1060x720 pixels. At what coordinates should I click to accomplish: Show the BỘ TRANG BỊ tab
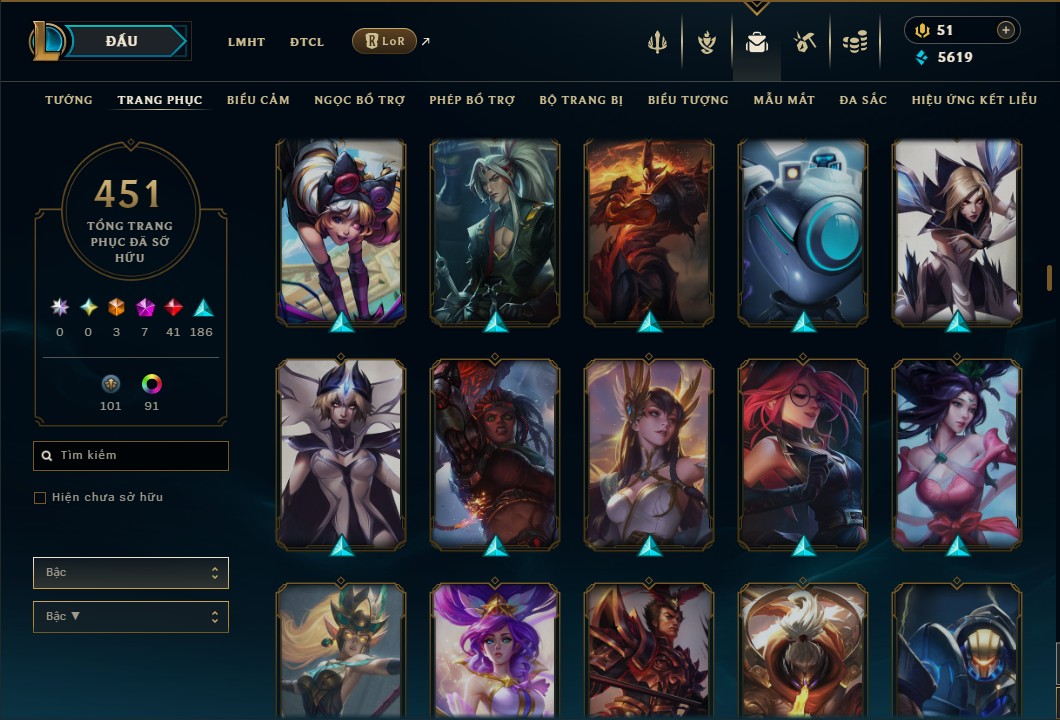click(x=581, y=100)
